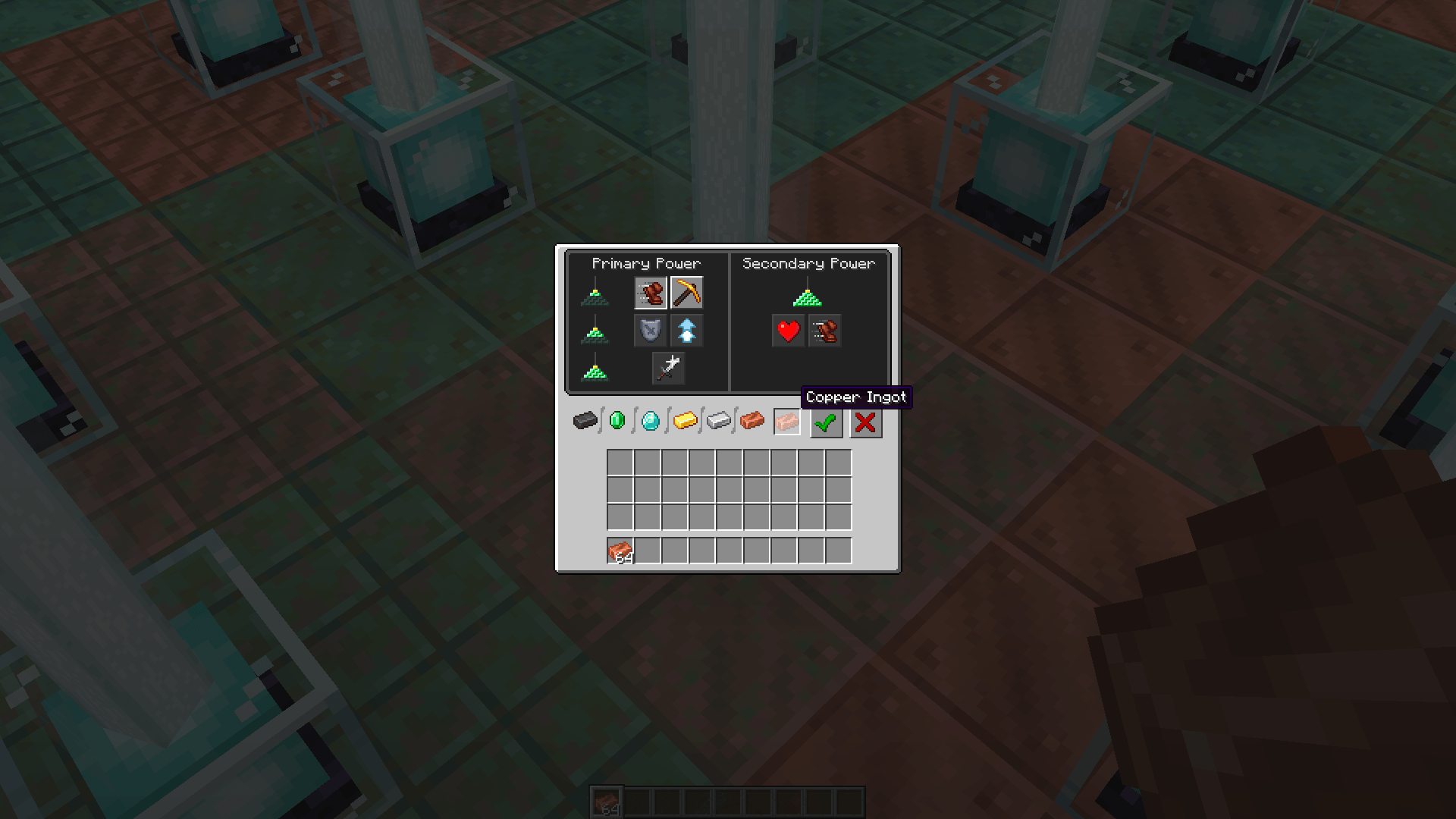Viewport: 1456px width, 819px height.
Task: Select the Strength sword power icon
Action: tap(668, 367)
